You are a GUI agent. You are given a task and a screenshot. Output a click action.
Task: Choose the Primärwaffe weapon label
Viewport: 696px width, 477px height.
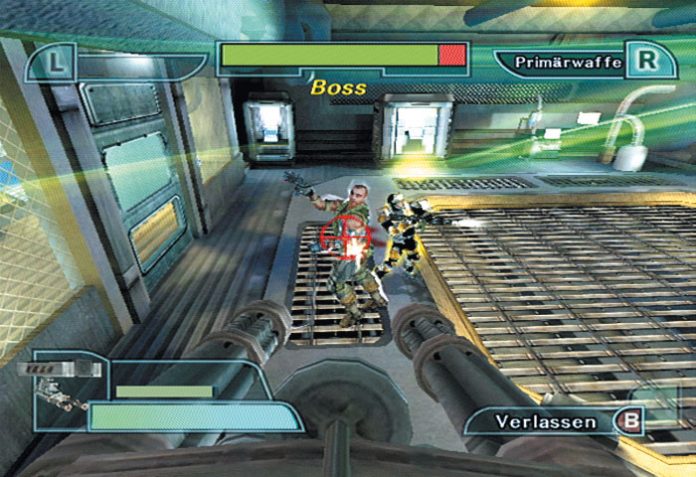[568, 62]
